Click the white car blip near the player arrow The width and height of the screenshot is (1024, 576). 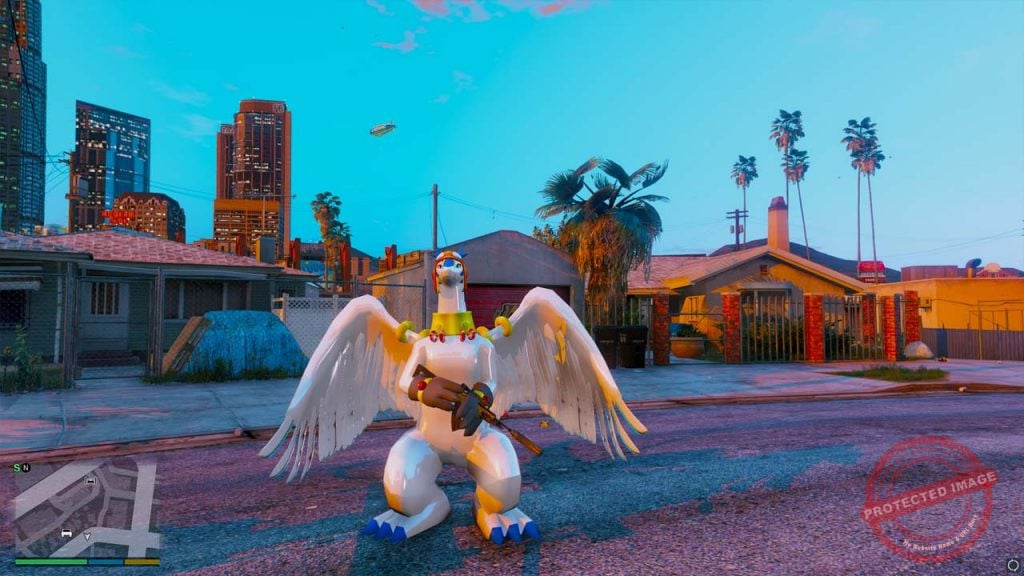67,533
